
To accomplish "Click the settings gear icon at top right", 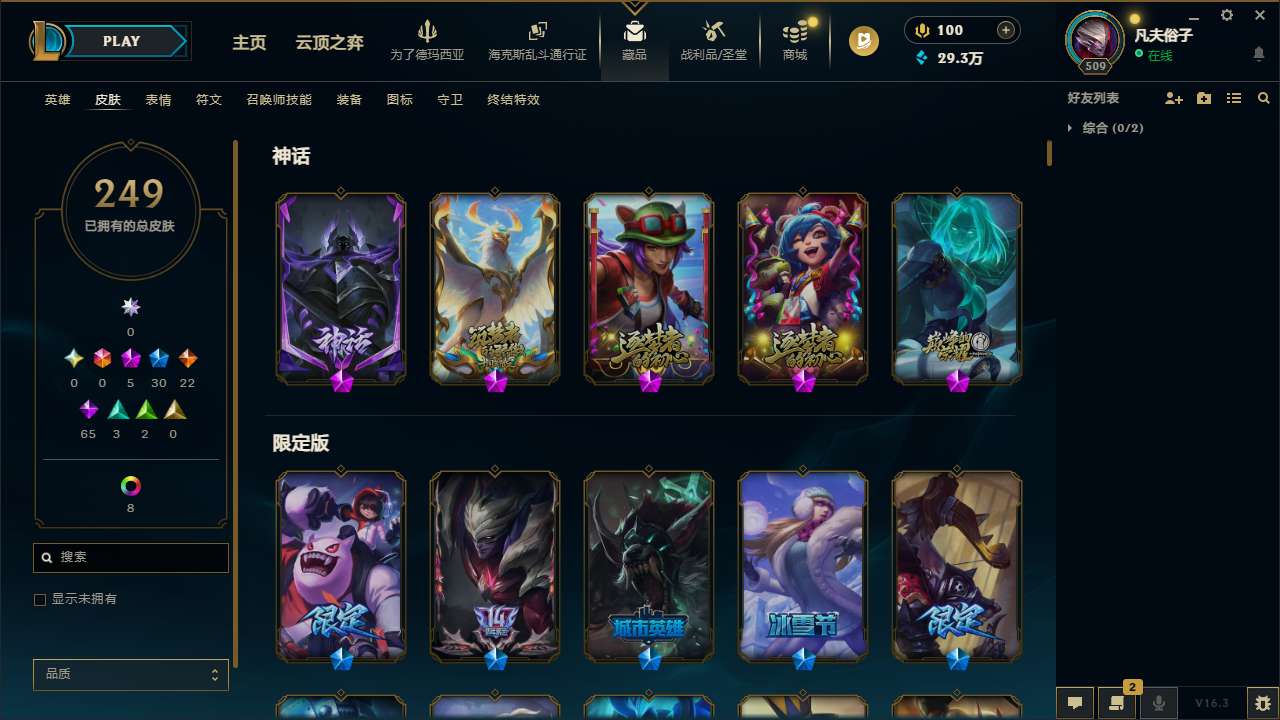I will 1226,15.
